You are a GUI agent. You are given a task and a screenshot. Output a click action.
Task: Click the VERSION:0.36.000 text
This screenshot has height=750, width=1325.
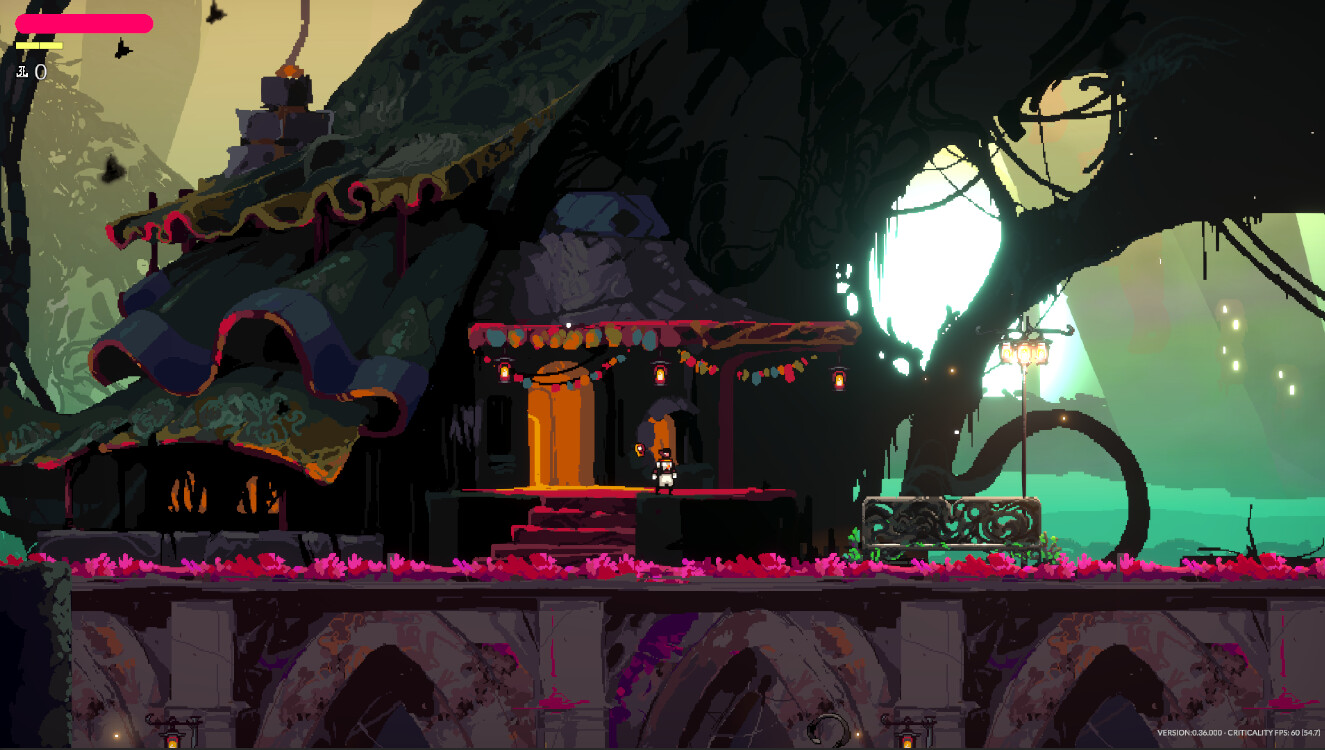[1192, 733]
